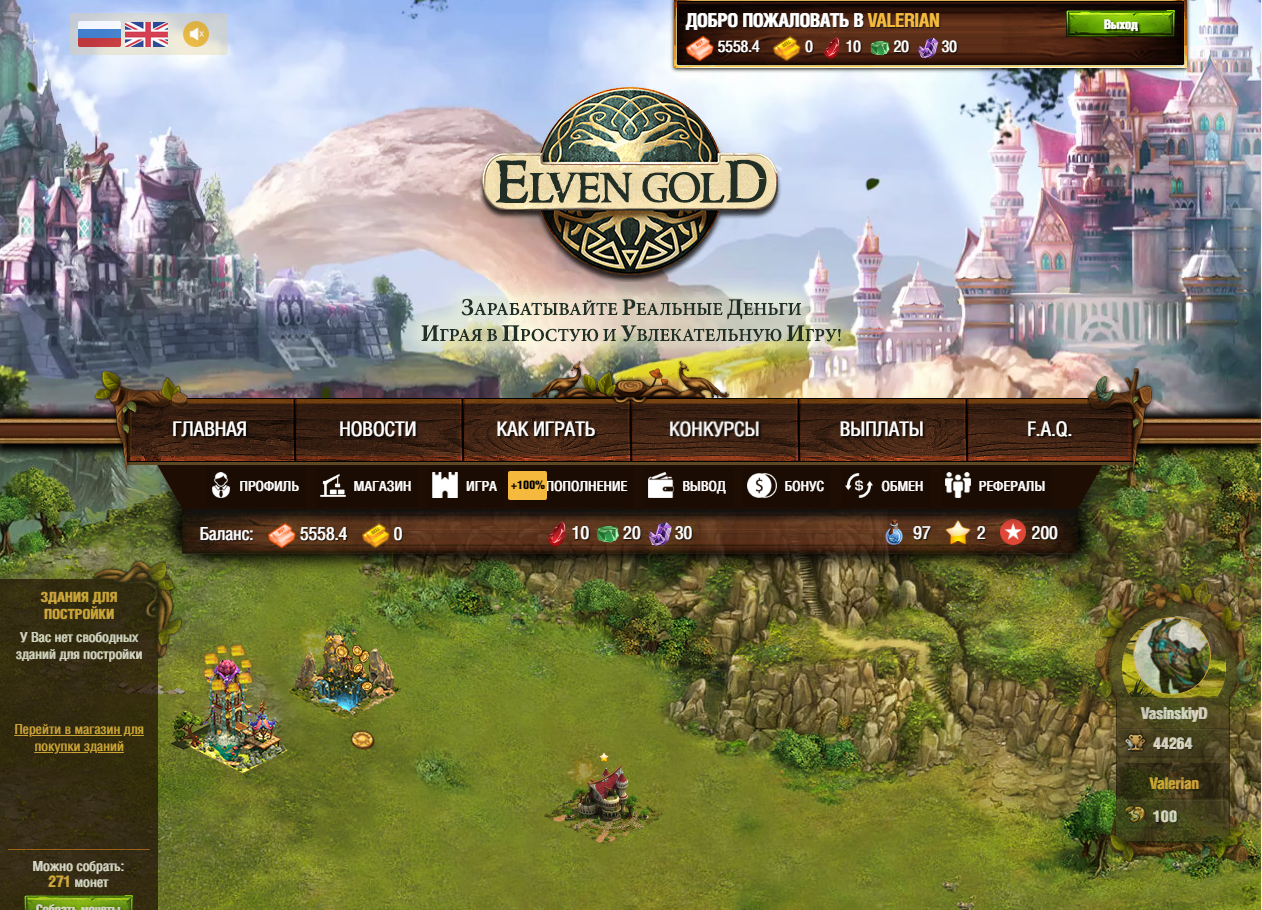Viewport: 1262px width, 910px height.
Task: Open the Главная home page
Action: (x=209, y=430)
